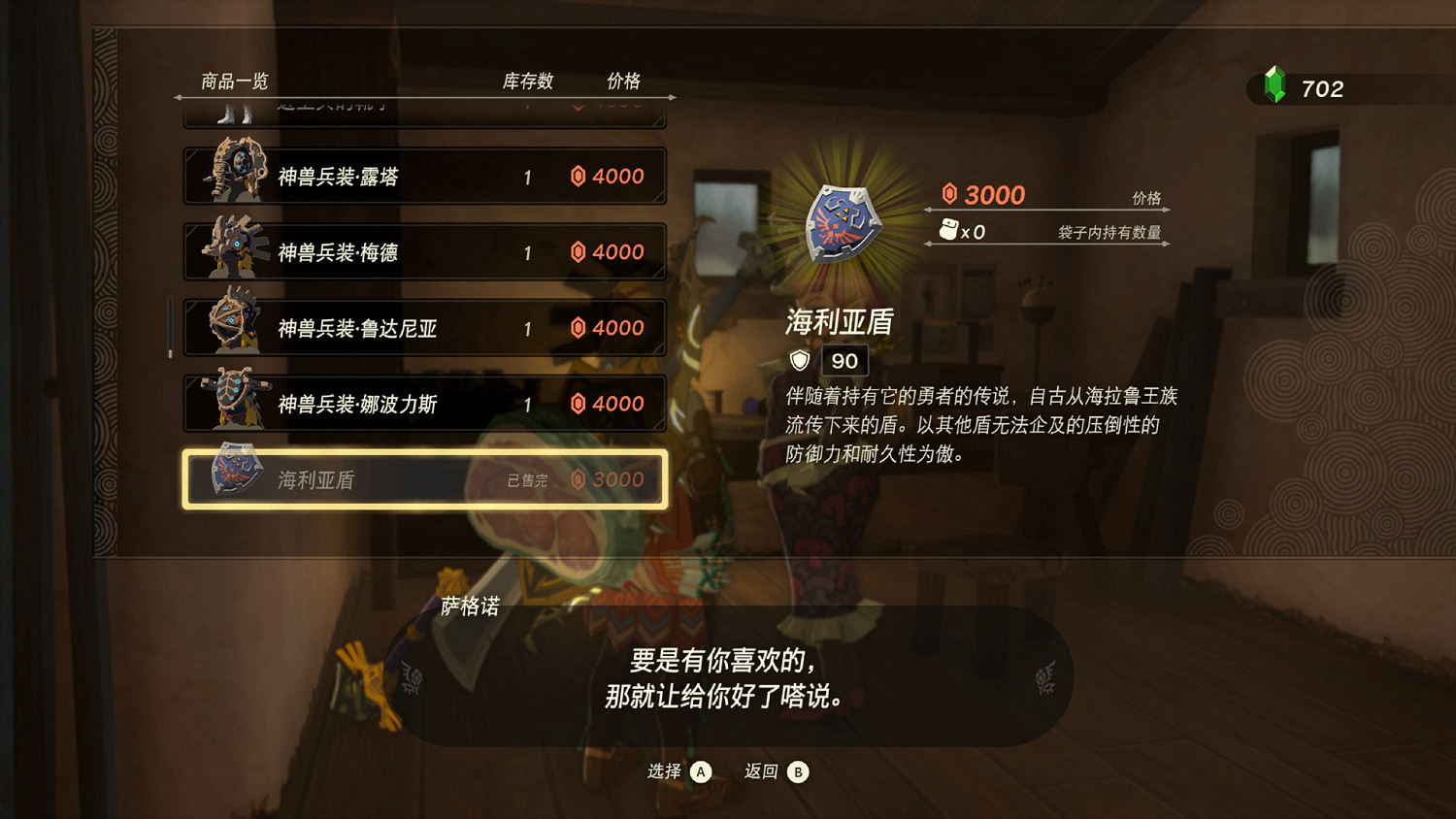The height and width of the screenshot is (819, 1456).
Task: Click the 商品一览 header label
Action: pyautogui.click(x=236, y=82)
